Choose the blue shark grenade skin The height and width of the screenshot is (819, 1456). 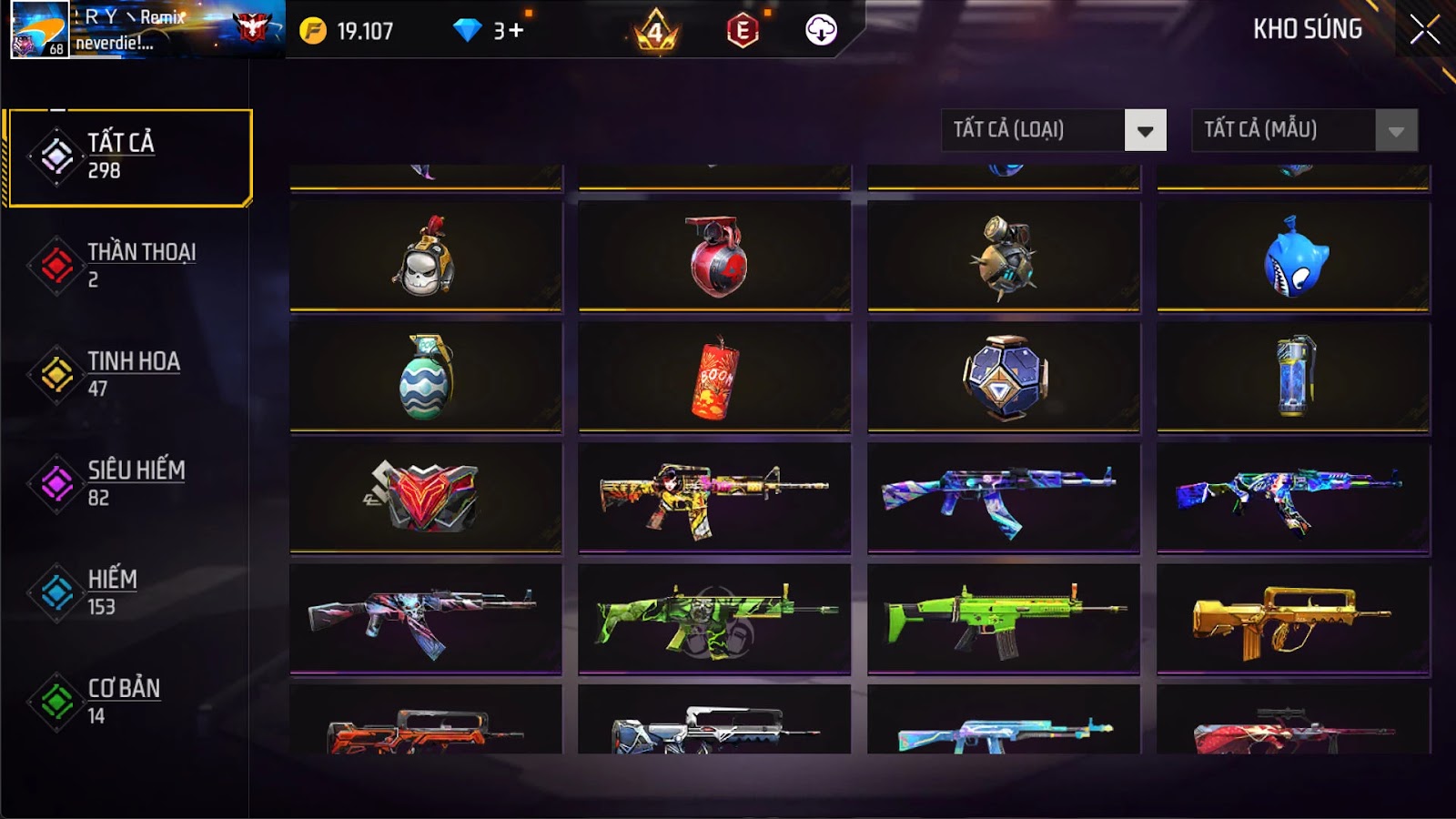click(x=1293, y=258)
